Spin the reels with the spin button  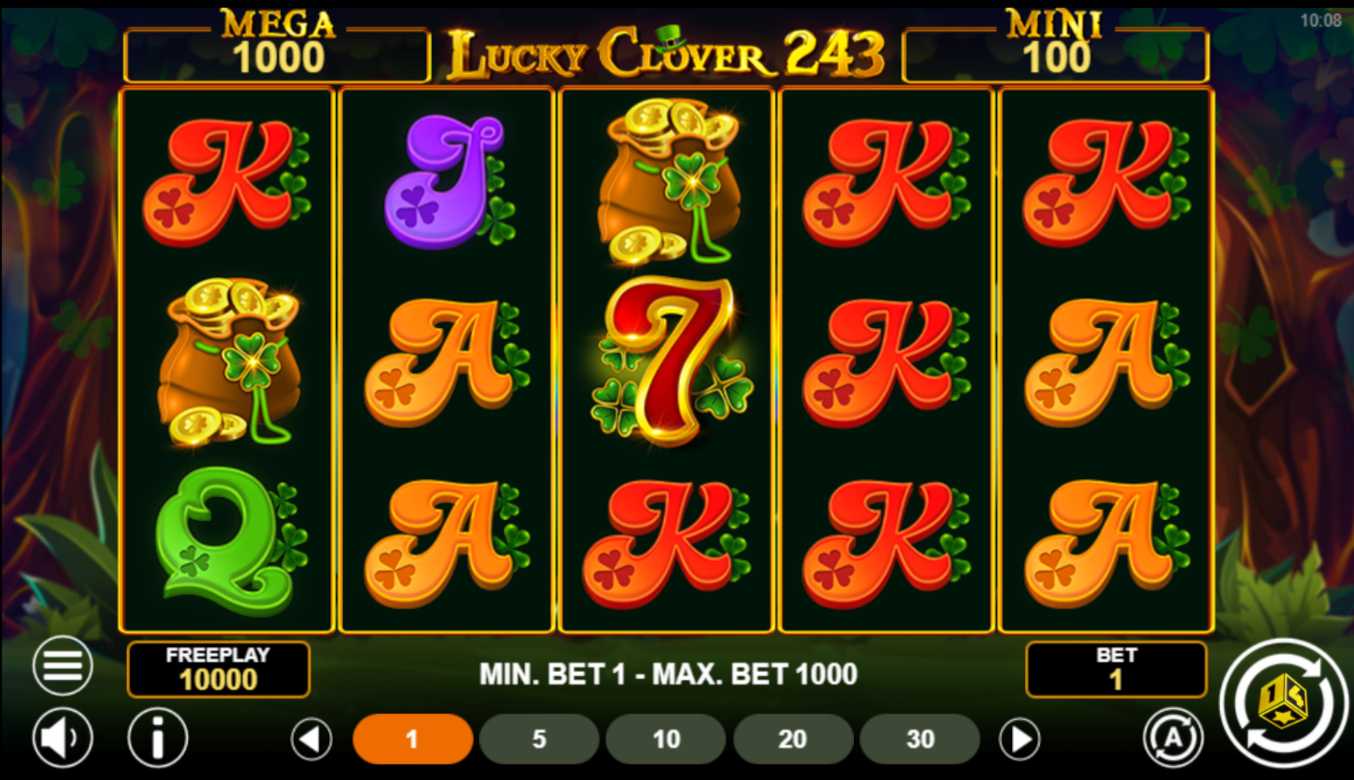(1284, 703)
